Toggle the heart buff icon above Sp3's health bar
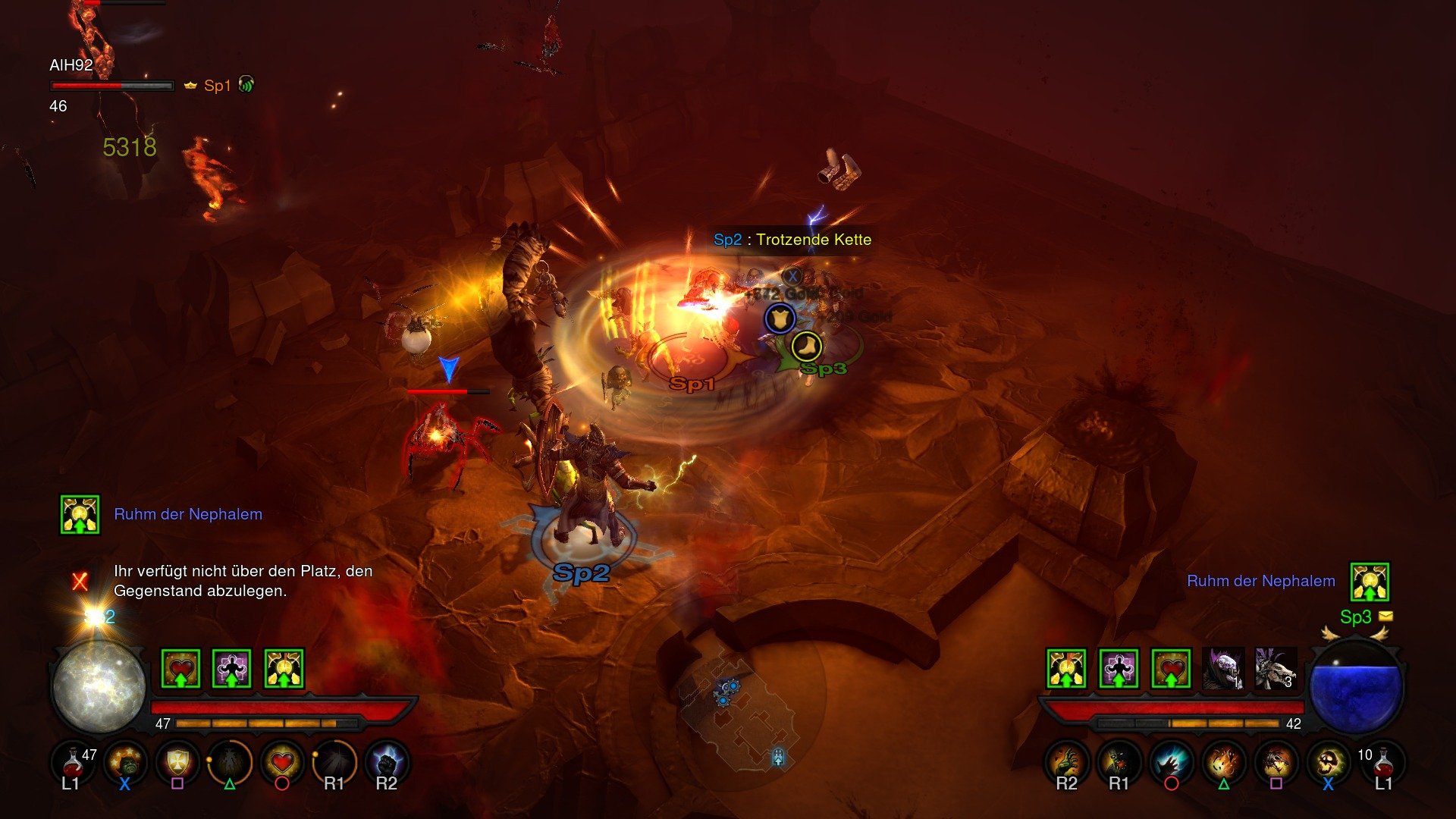 (x=1169, y=667)
